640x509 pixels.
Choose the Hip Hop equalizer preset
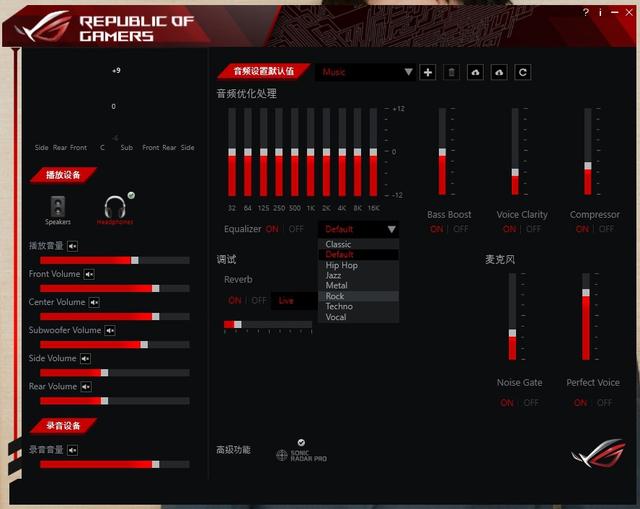point(342,265)
